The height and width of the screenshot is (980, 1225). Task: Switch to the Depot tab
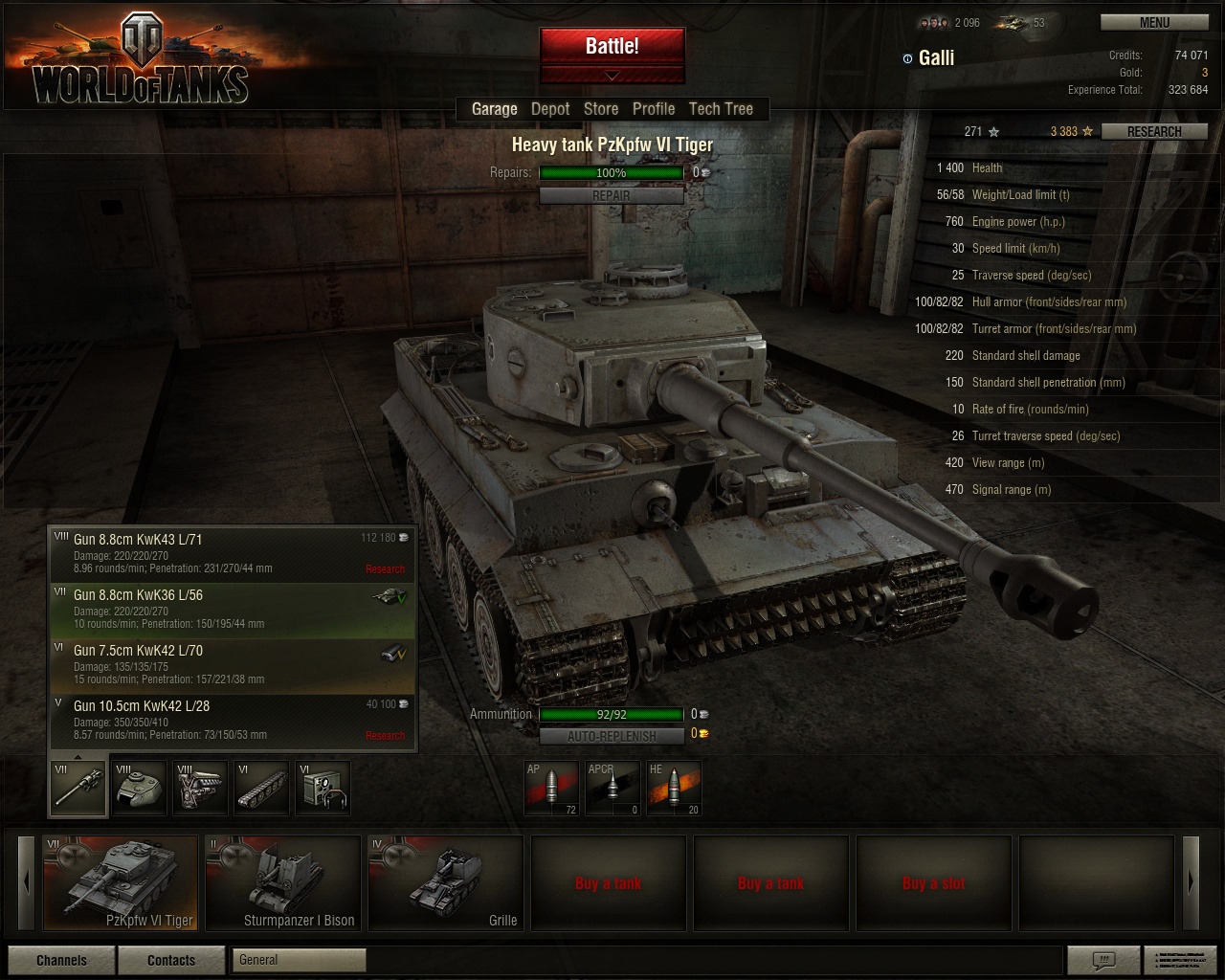pyautogui.click(x=550, y=109)
